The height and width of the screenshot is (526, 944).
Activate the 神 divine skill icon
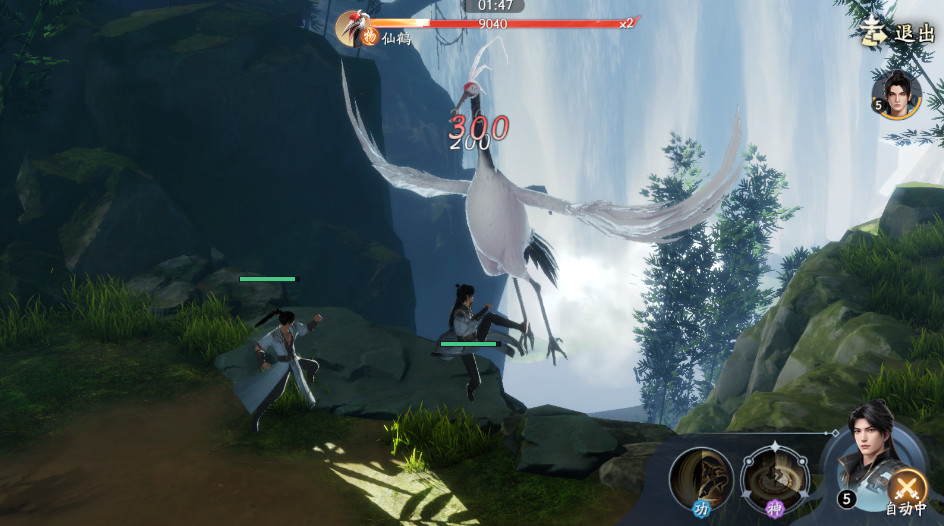(x=774, y=478)
